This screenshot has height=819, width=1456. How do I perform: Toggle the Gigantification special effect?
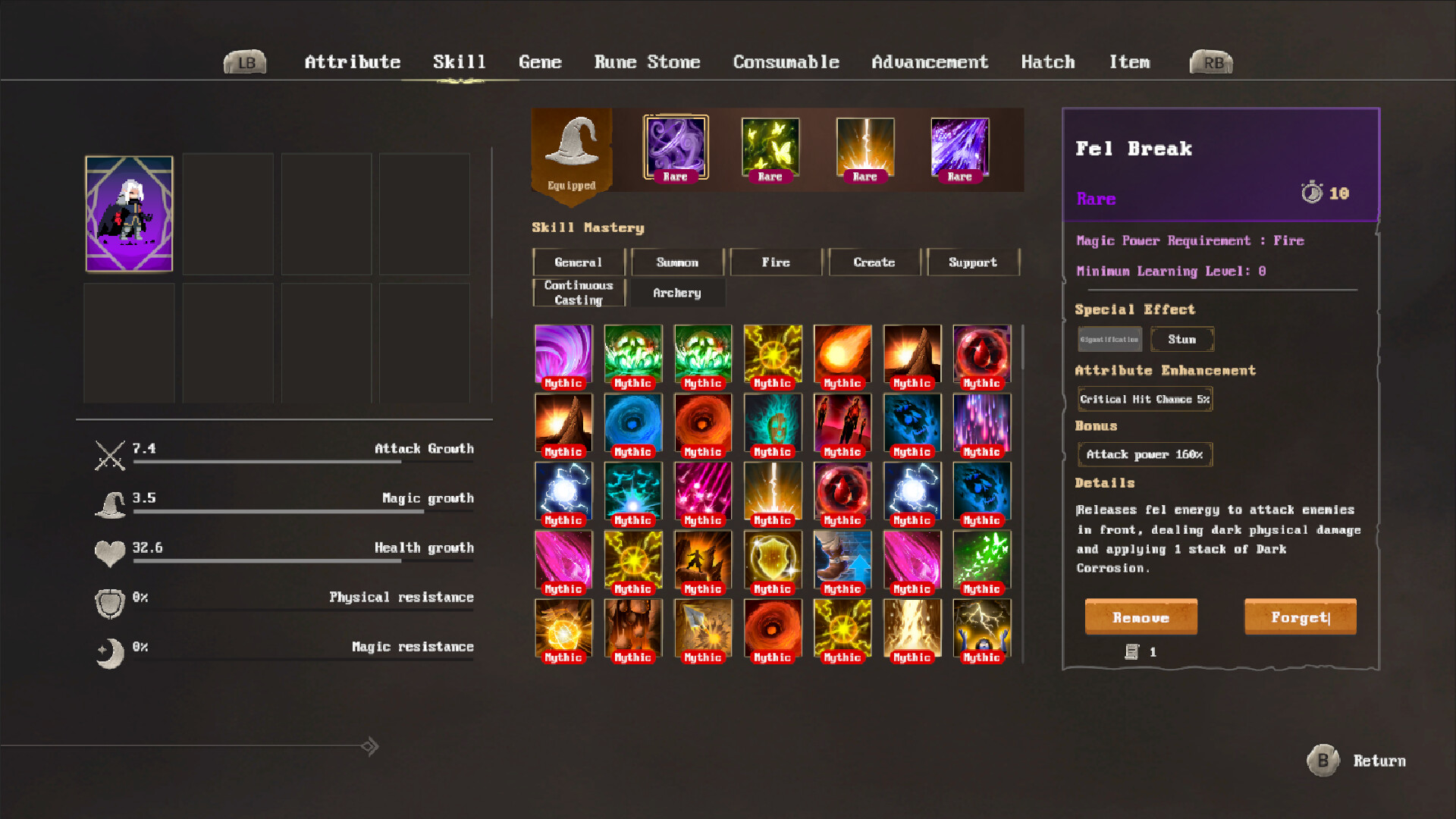click(1109, 339)
